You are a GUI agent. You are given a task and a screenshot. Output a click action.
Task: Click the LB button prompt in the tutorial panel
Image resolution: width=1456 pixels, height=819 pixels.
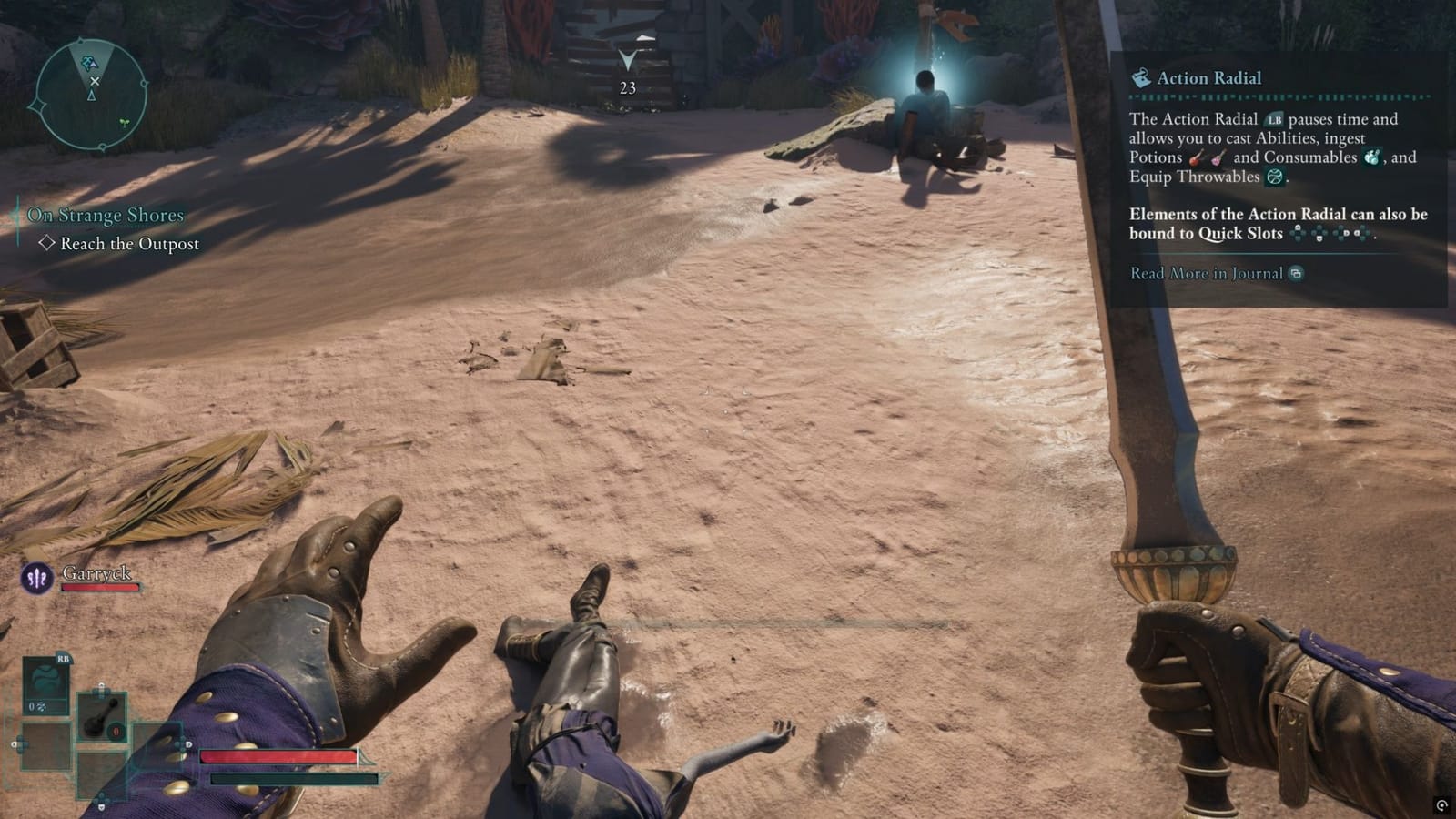[x=1273, y=117]
